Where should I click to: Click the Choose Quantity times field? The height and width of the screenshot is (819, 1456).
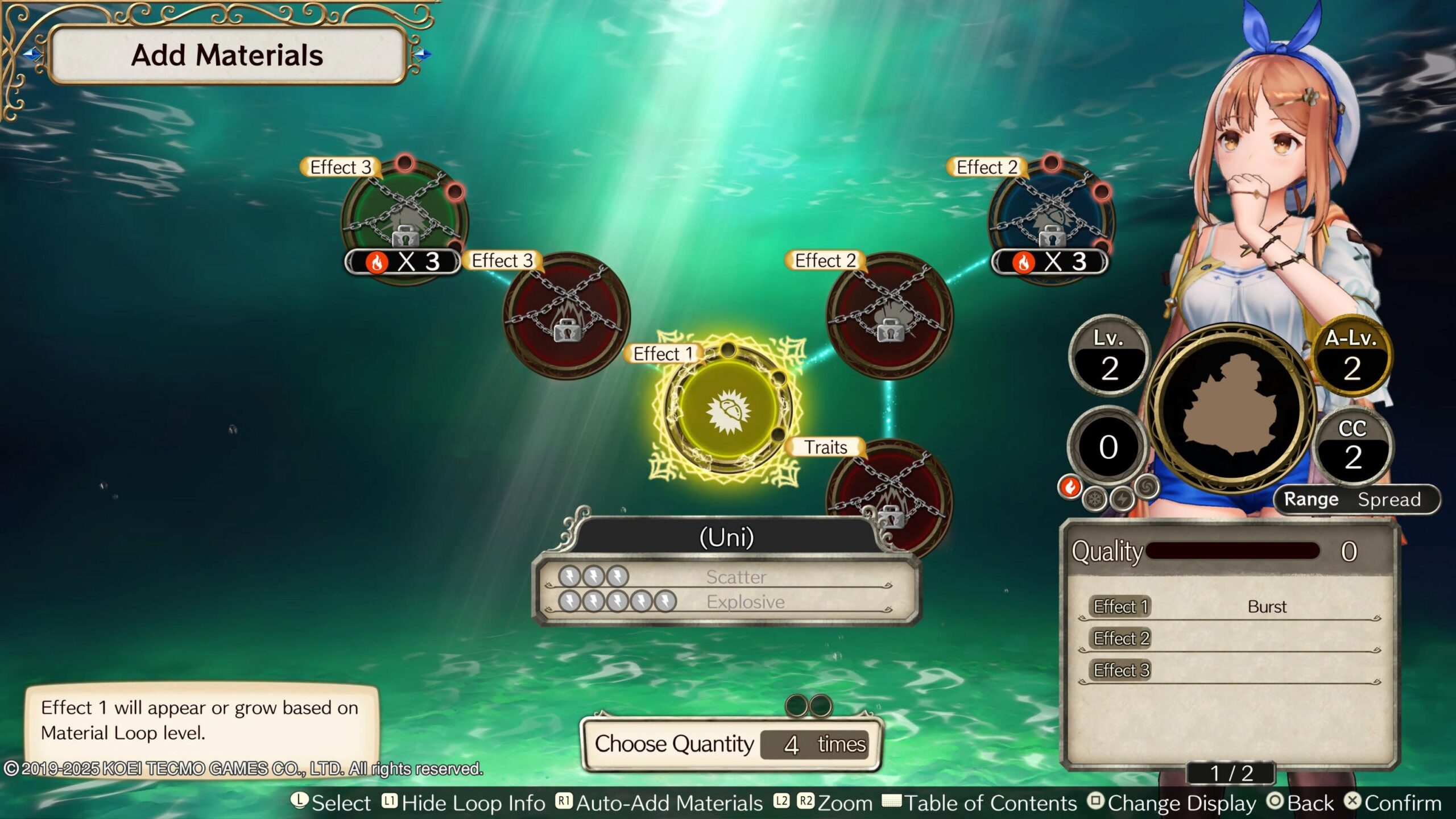(x=814, y=744)
